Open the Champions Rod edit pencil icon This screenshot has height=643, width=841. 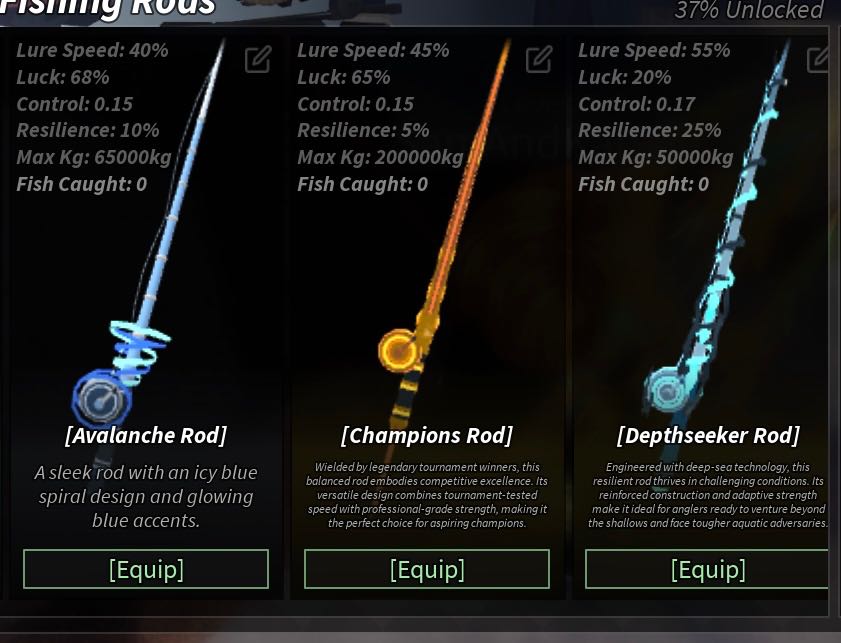pyautogui.click(x=539, y=60)
